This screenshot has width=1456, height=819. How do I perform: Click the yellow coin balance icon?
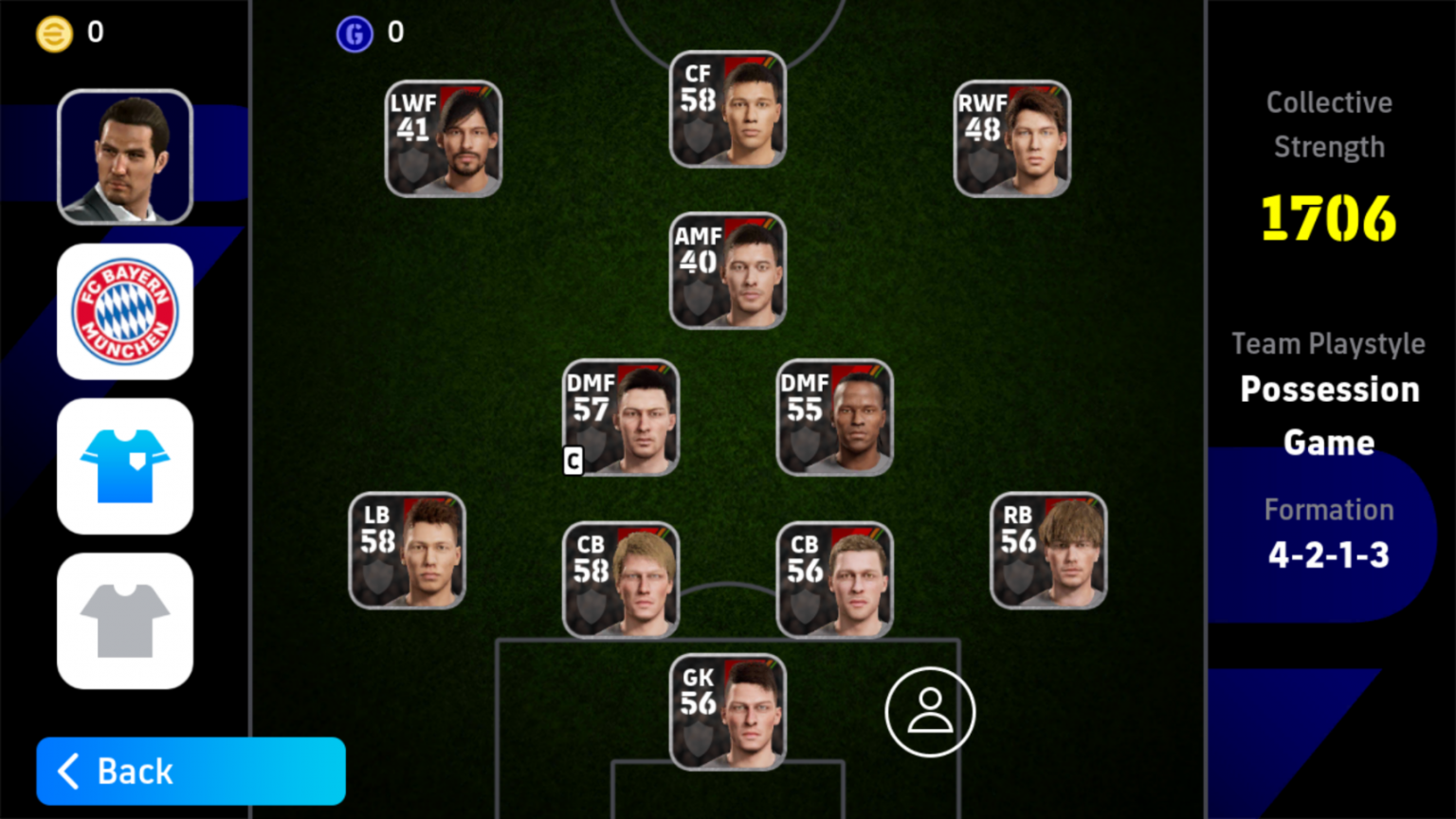click(x=54, y=31)
